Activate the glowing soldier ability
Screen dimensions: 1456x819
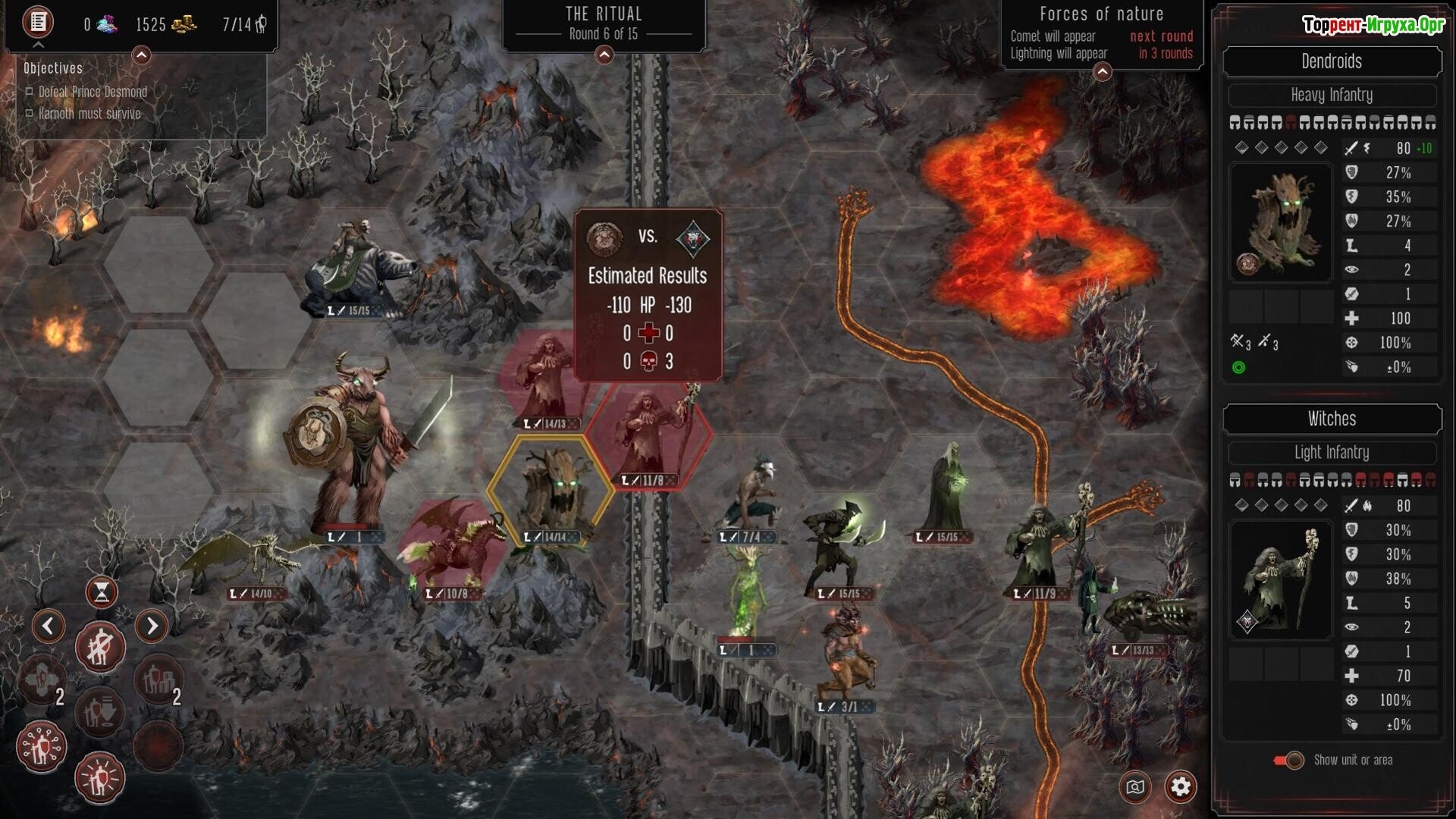point(100,778)
